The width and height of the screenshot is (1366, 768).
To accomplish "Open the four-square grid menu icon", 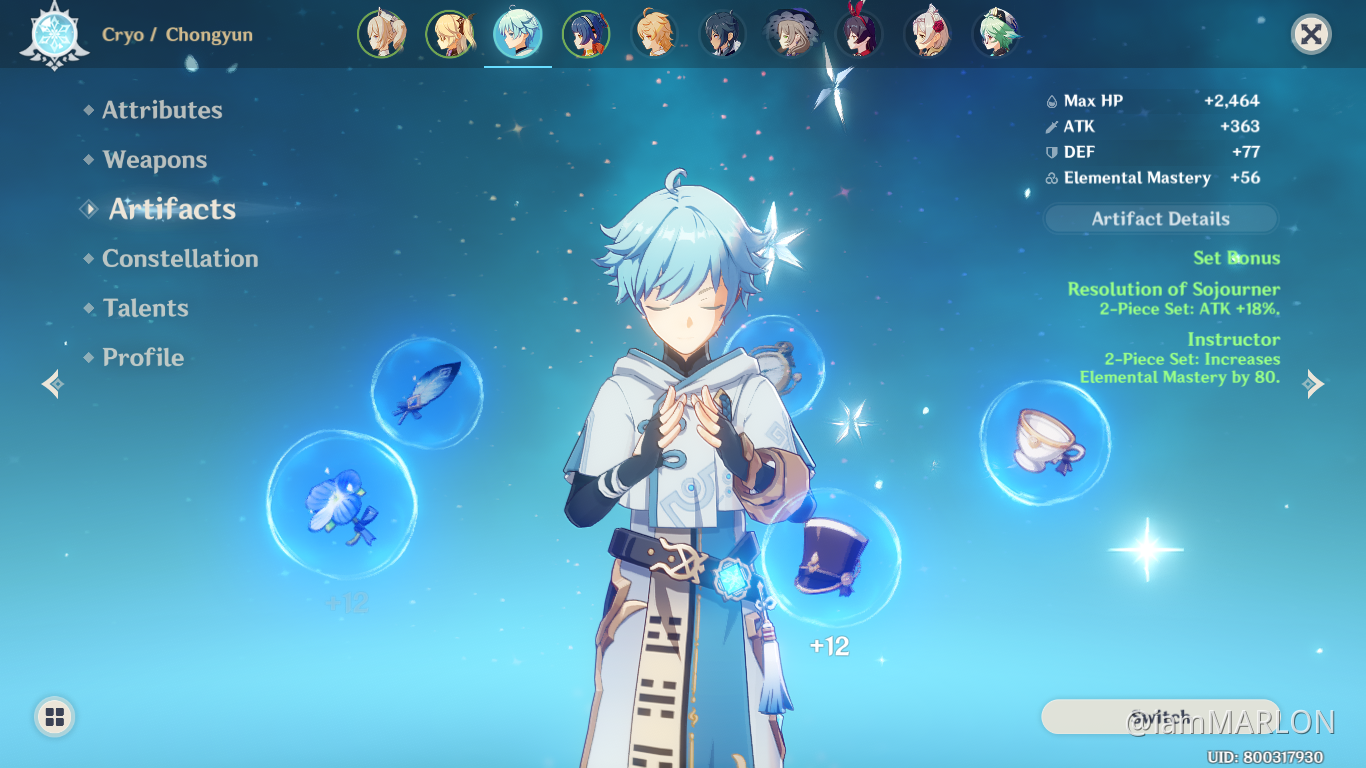I will 55,716.
